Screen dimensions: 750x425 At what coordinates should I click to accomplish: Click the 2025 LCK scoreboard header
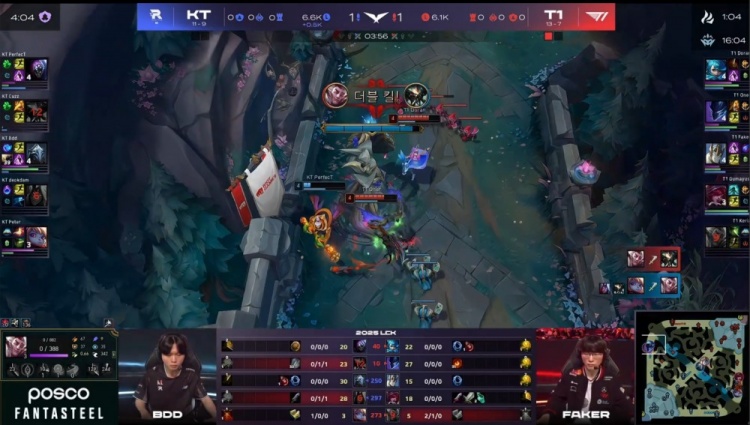[376, 333]
